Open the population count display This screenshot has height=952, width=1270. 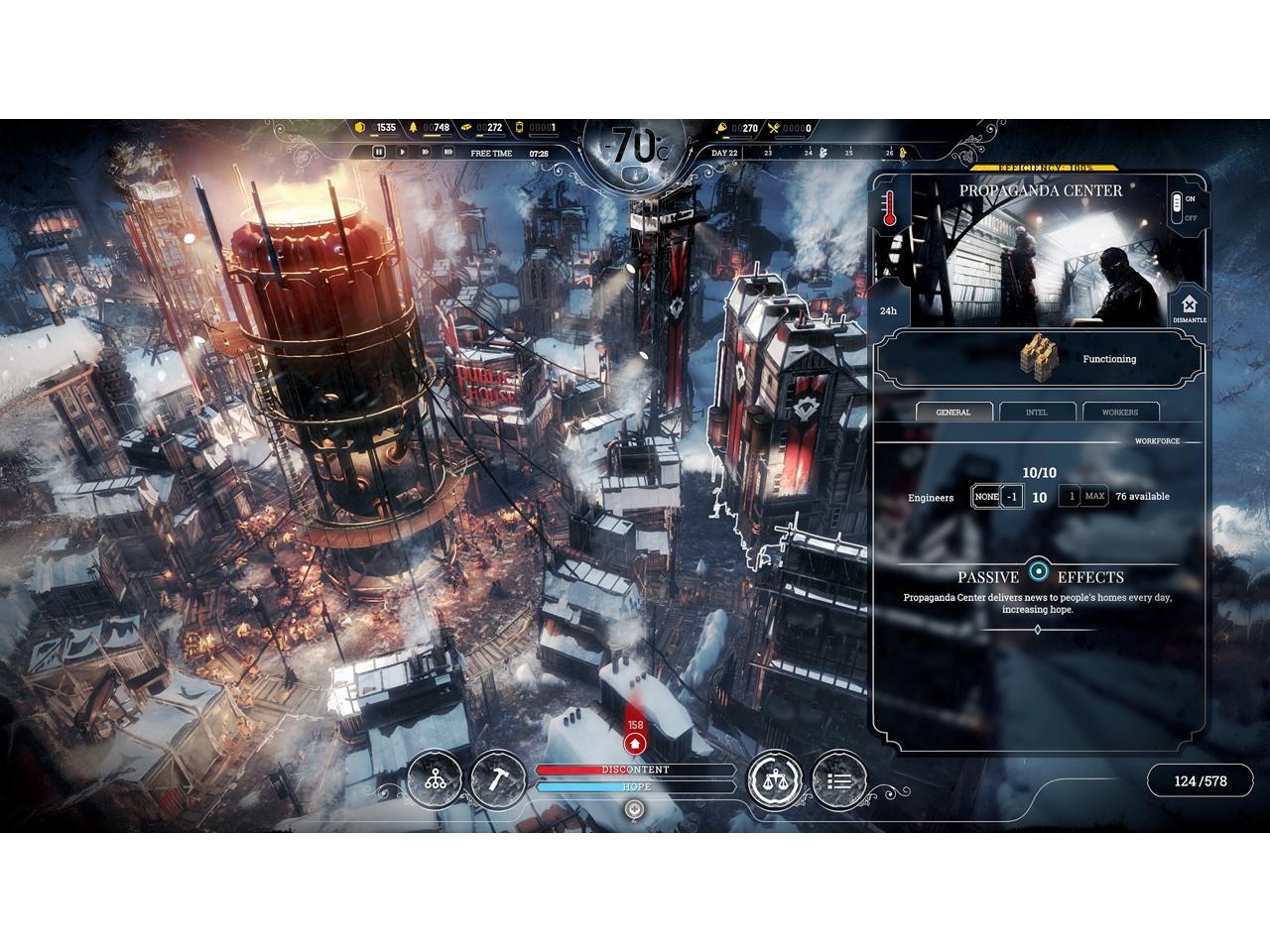[1200, 781]
